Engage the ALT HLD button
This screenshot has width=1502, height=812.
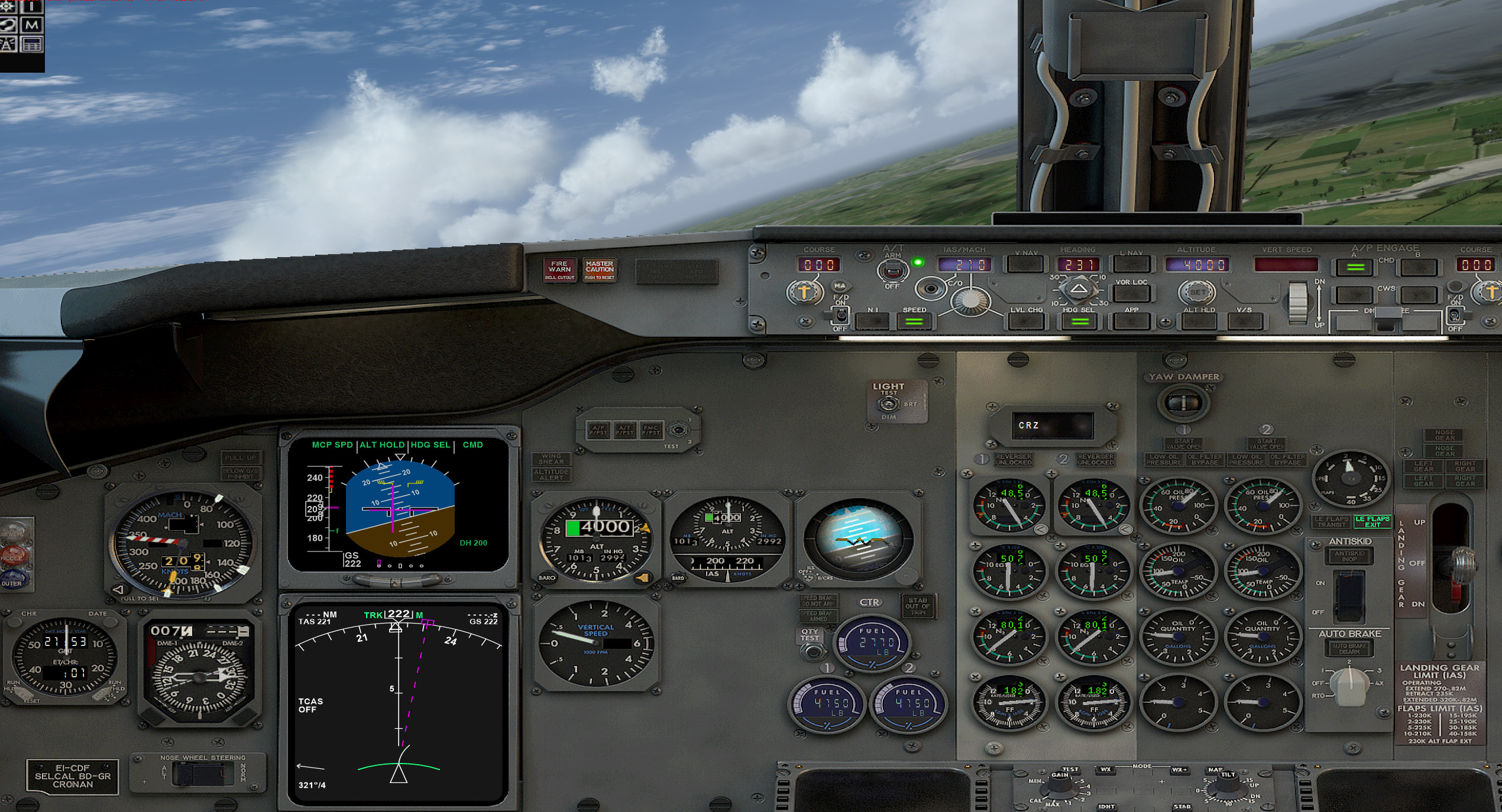(1199, 321)
